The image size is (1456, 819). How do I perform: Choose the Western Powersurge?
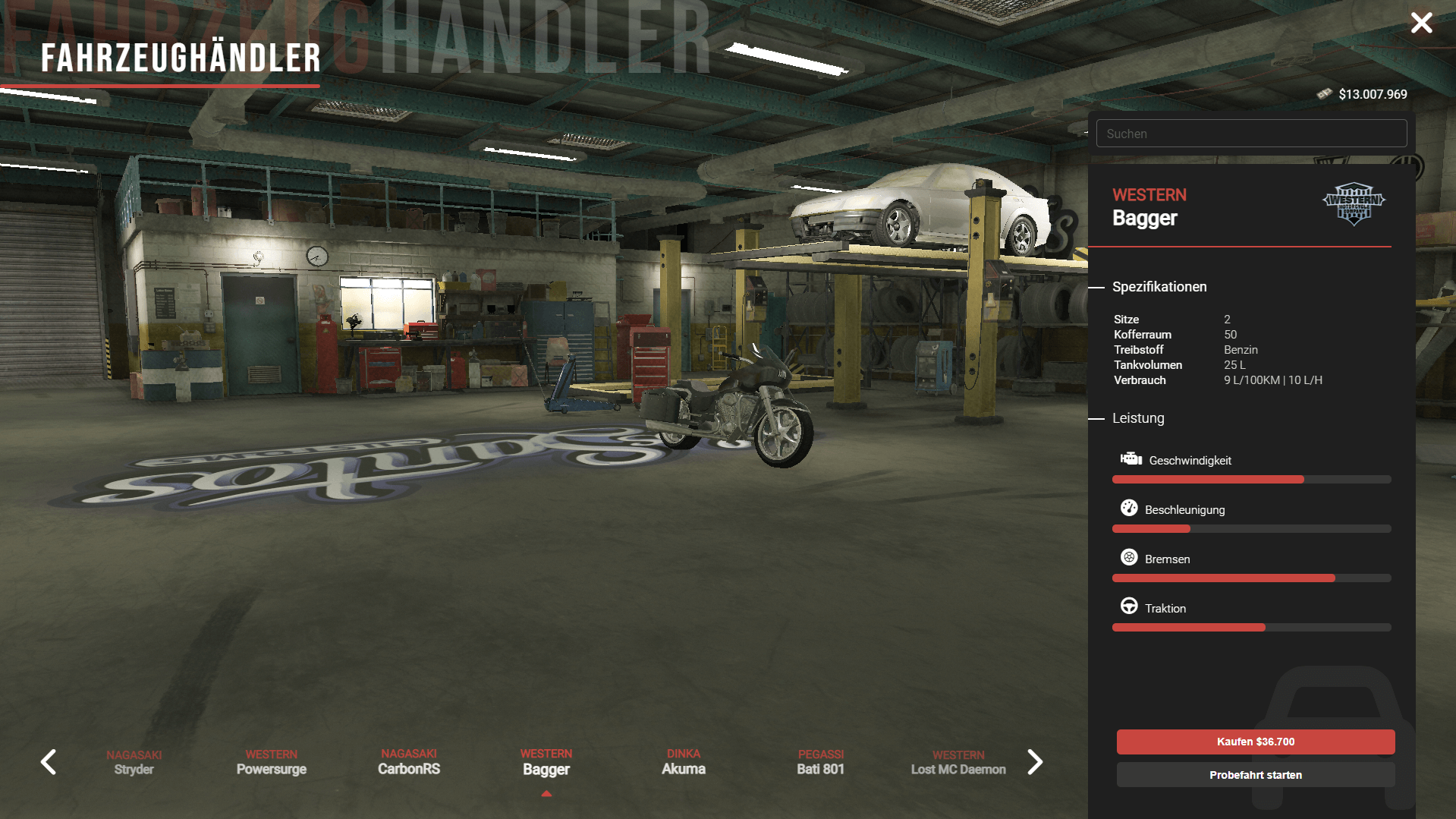point(272,762)
